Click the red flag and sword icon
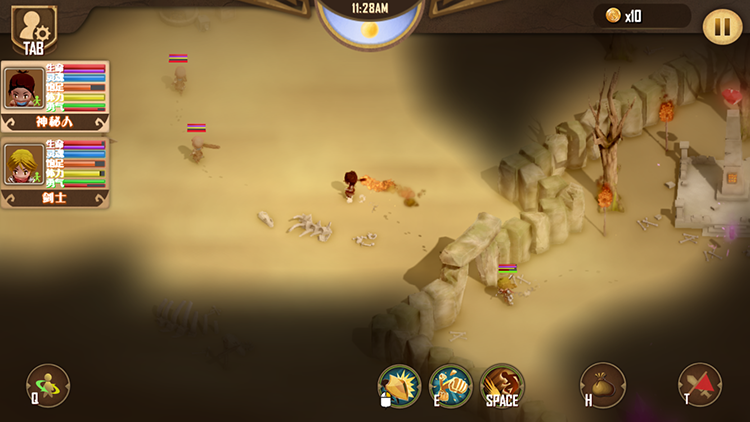The image size is (750, 422). [x=700, y=385]
